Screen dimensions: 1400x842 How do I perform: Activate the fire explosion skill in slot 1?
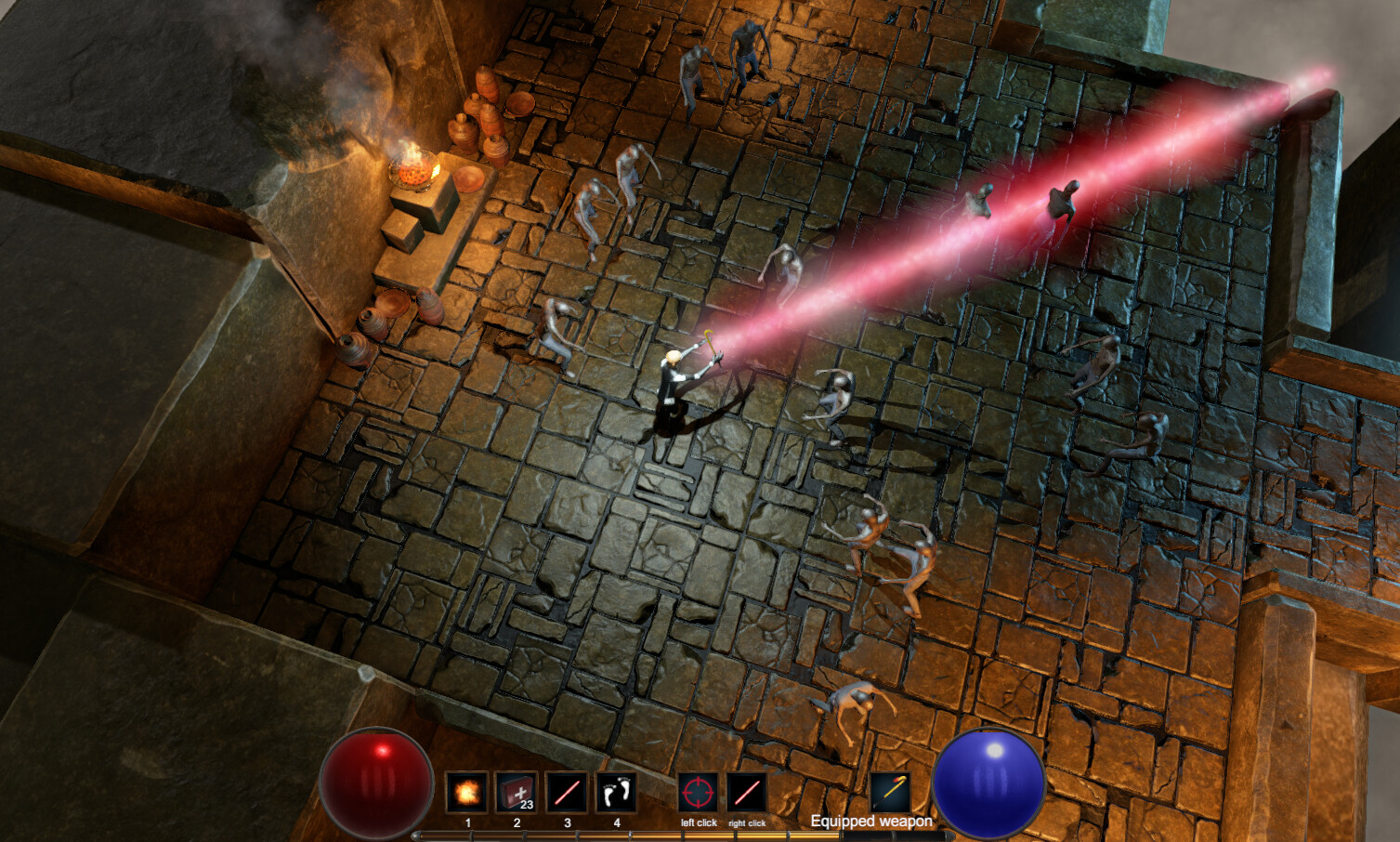pyautogui.click(x=466, y=793)
